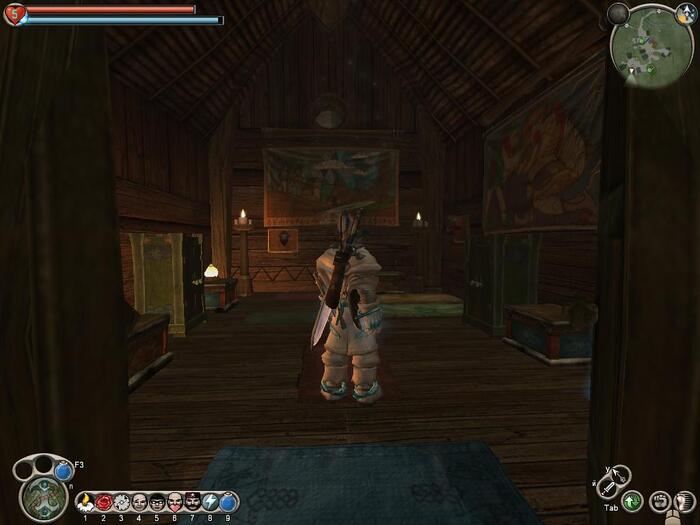
Task: Click the green arrows swap icon
Action: pyautogui.click(x=631, y=502)
